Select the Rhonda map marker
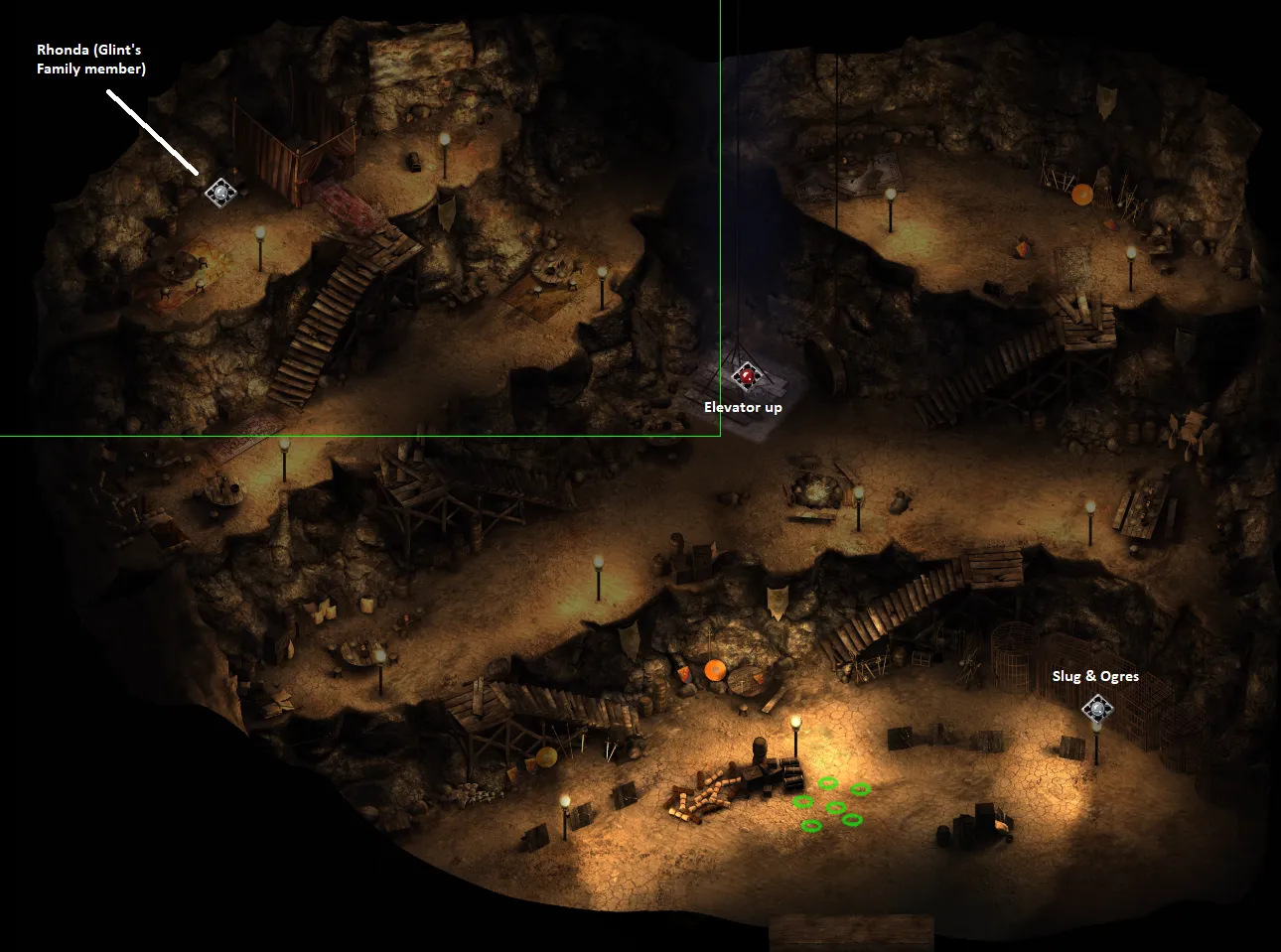The image size is (1281, 952). pos(219,192)
